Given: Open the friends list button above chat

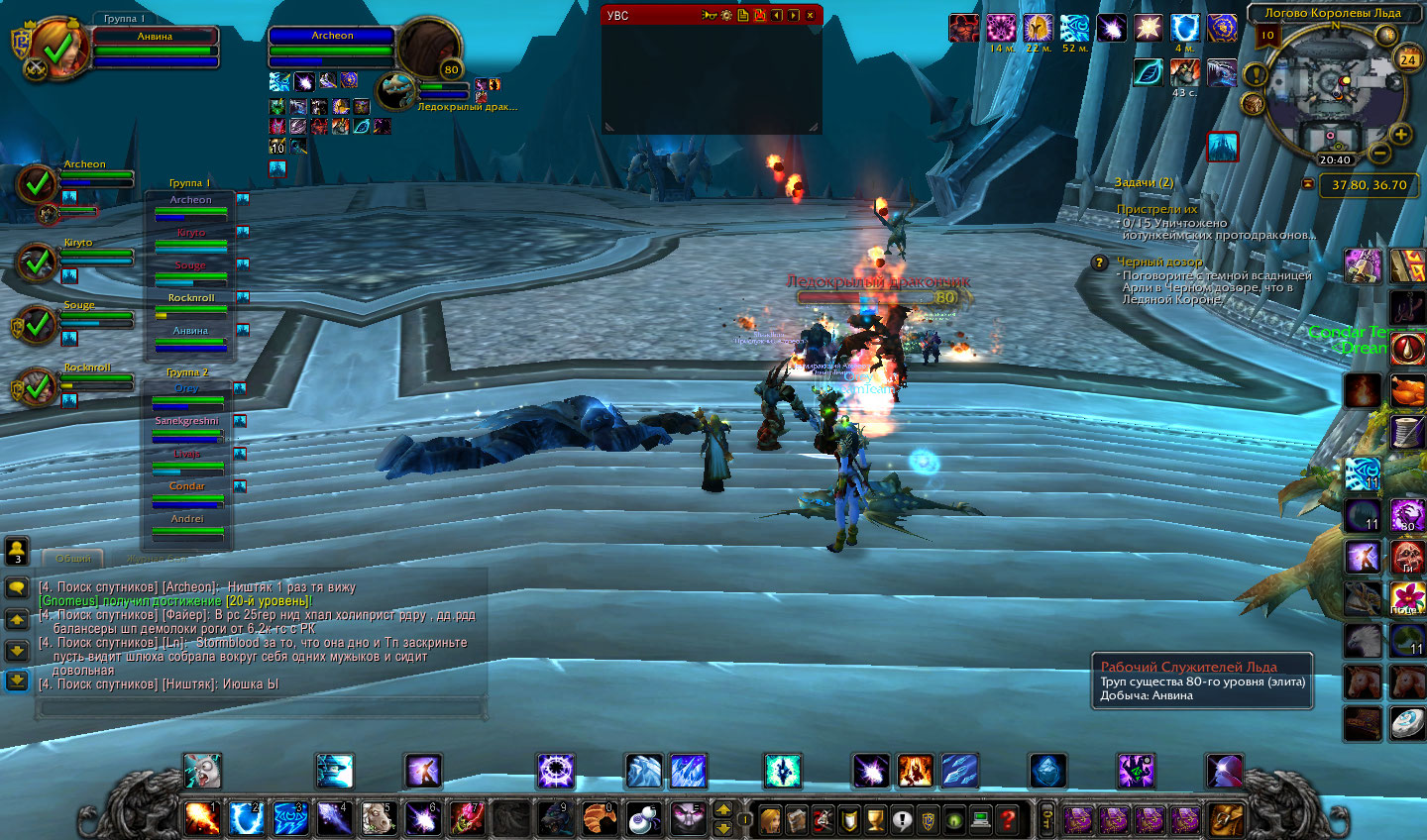Looking at the screenshot, I should click(x=17, y=549).
